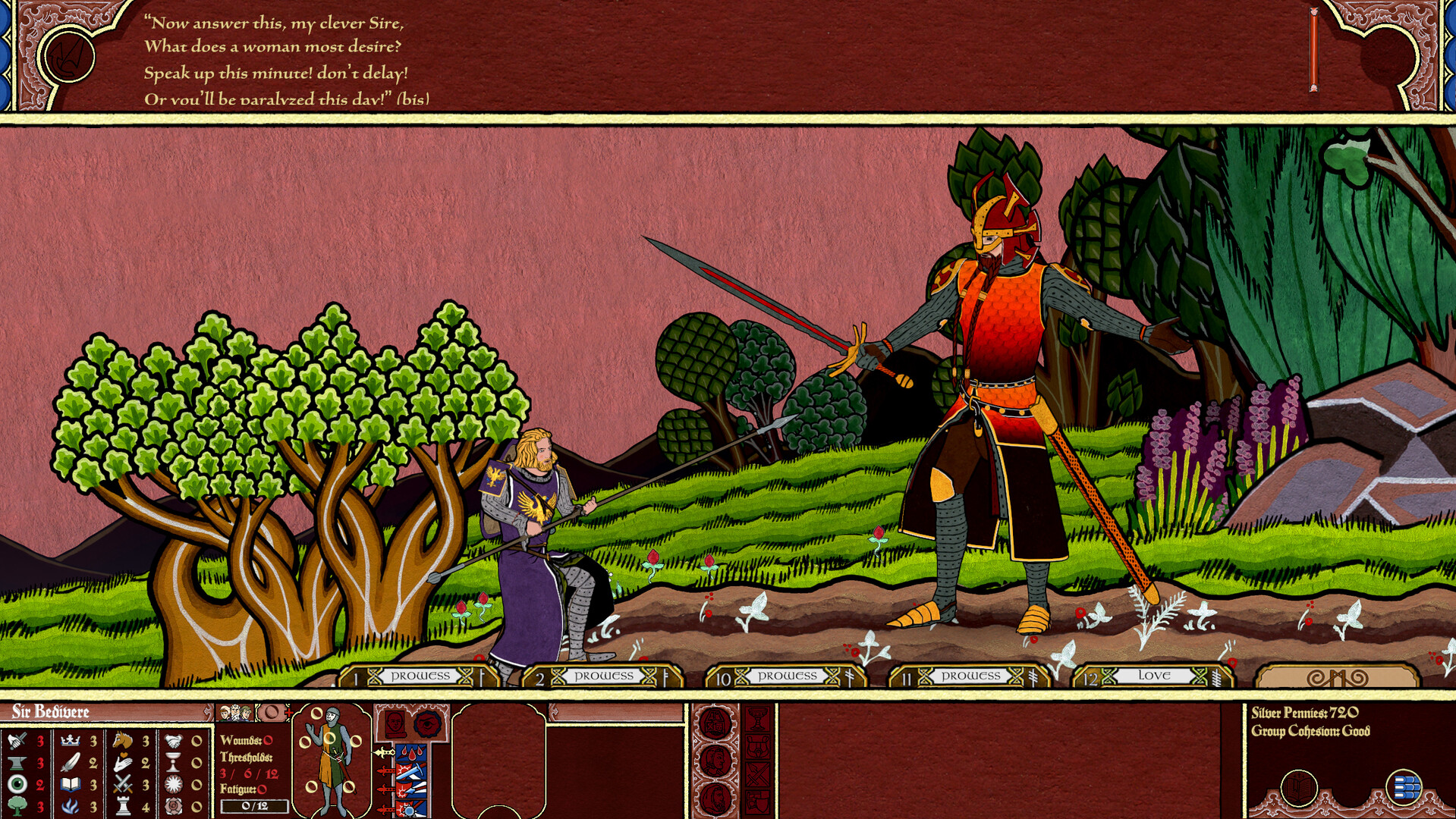Select the feather quill stat icon
This screenshot has width=1456, height=819.
68,763
